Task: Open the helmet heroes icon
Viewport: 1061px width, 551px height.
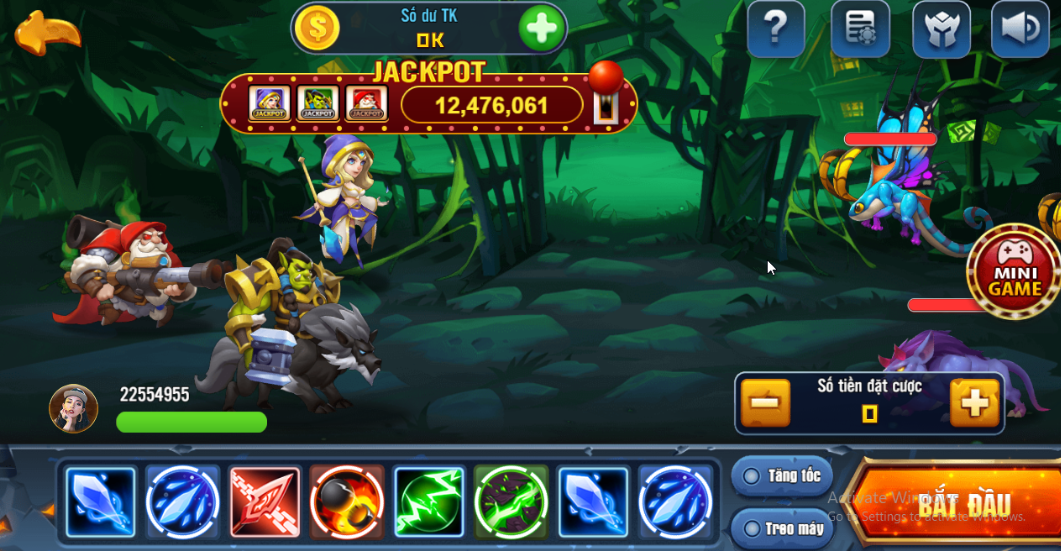Action: pos(941,30)
